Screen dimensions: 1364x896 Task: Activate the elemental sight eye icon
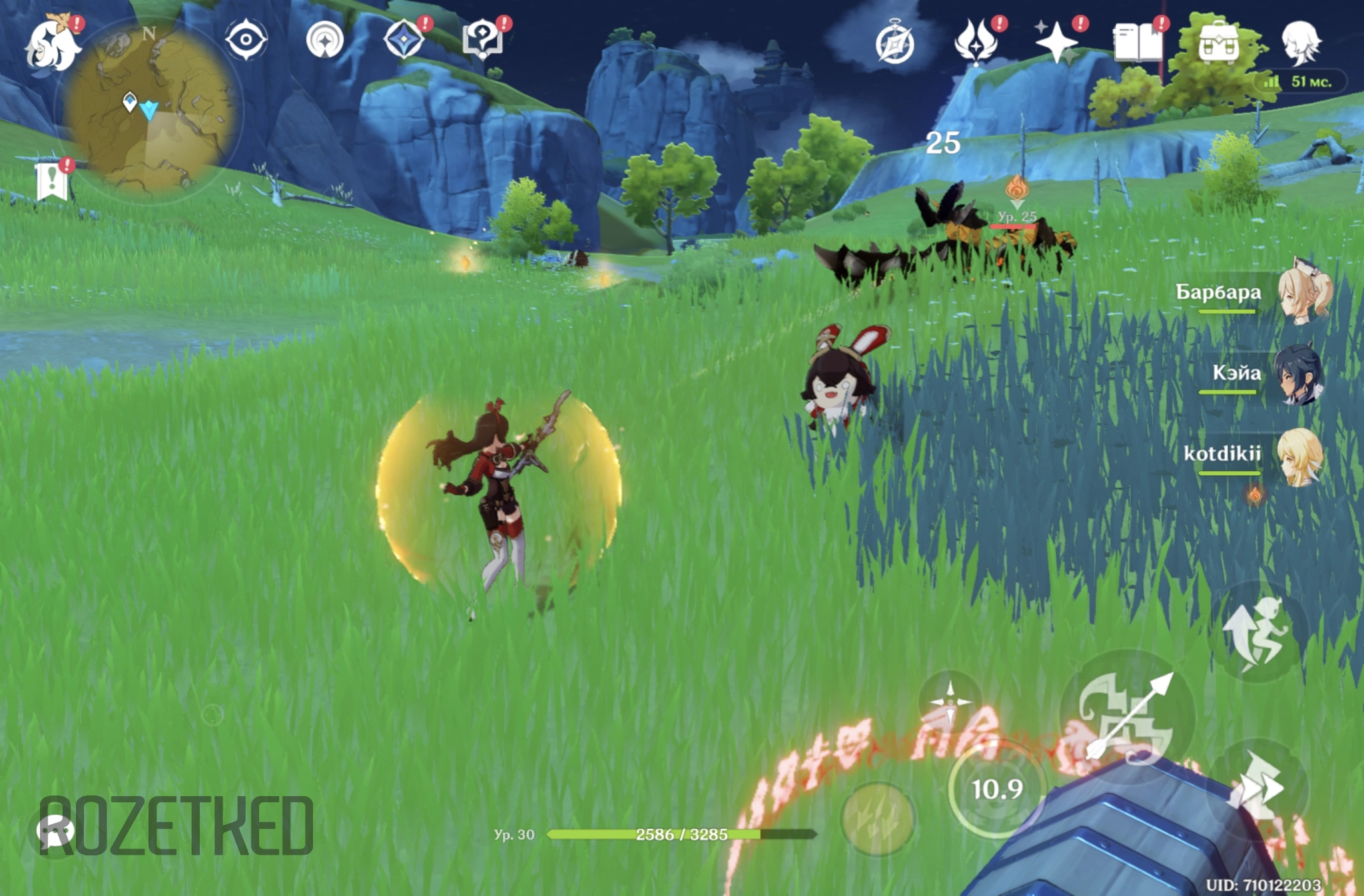coord(246,40)
